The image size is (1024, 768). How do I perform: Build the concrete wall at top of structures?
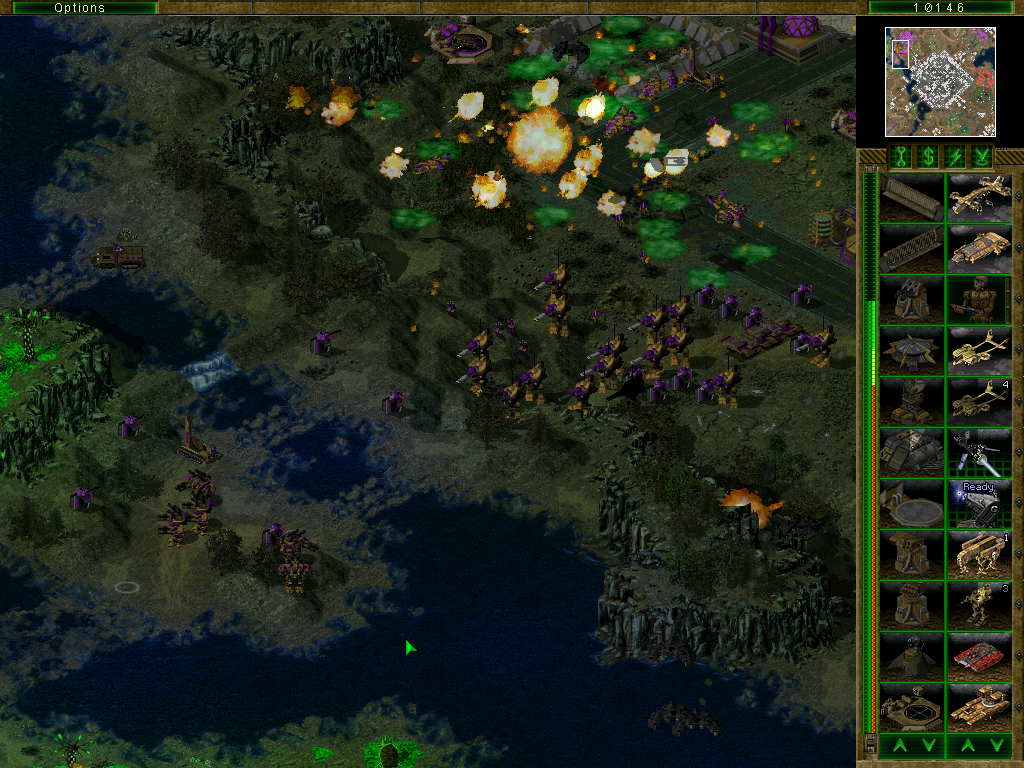click(911, 198)
